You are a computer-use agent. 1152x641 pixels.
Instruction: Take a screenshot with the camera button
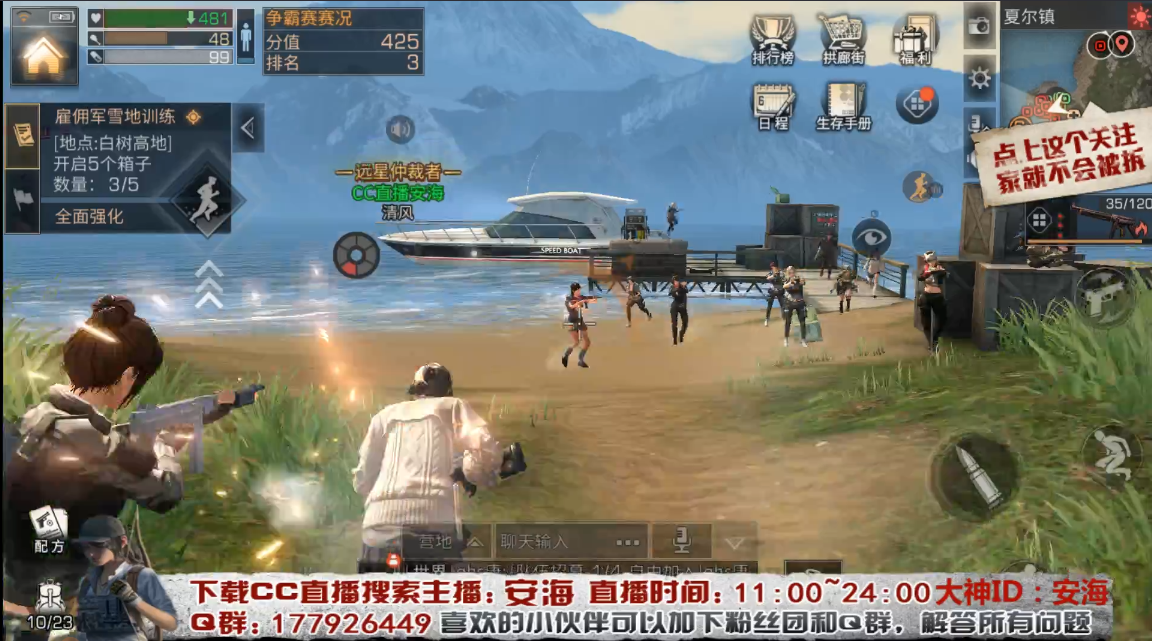click(x=979, y=26)
